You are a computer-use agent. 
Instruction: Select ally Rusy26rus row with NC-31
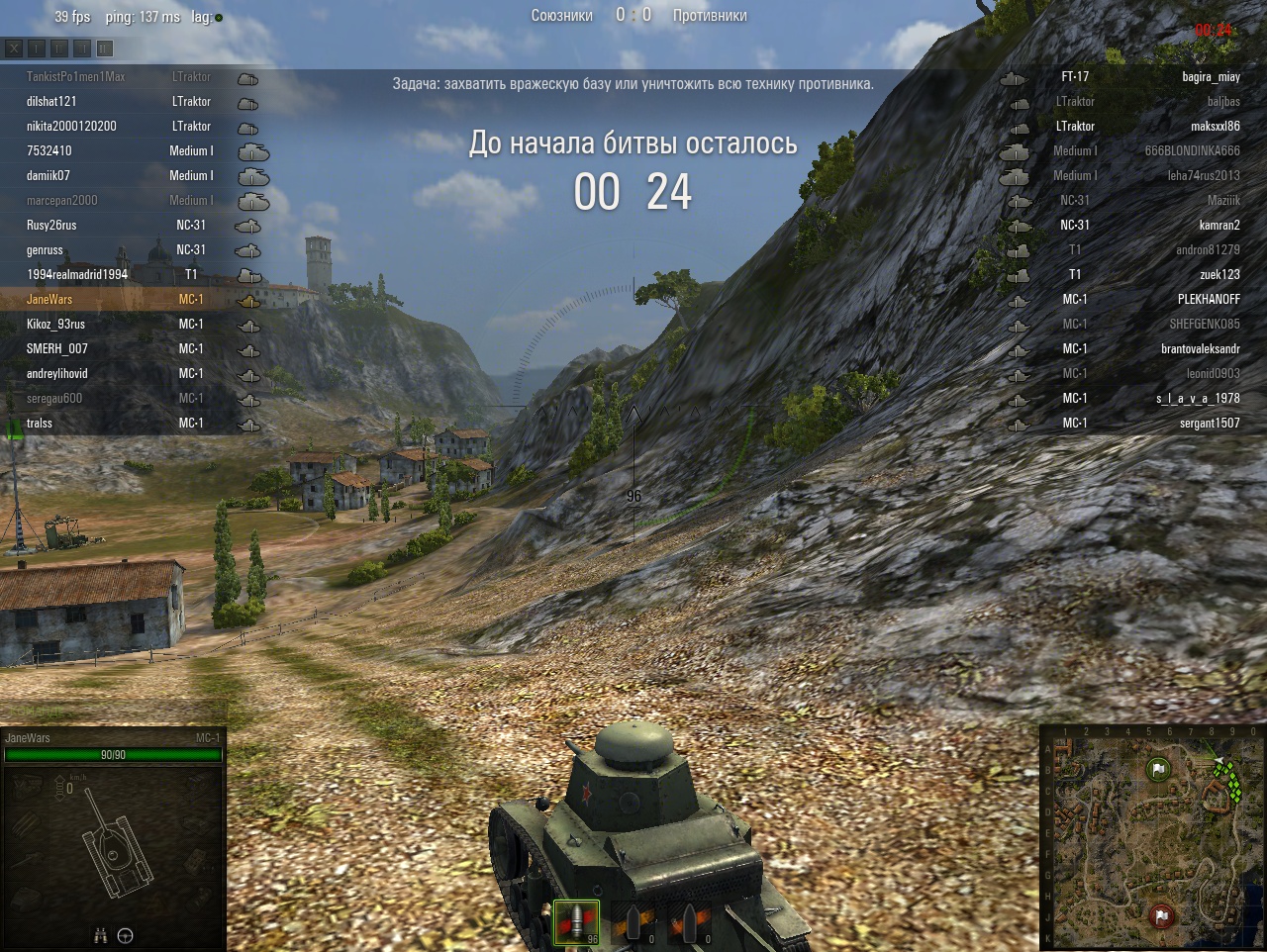51,225
